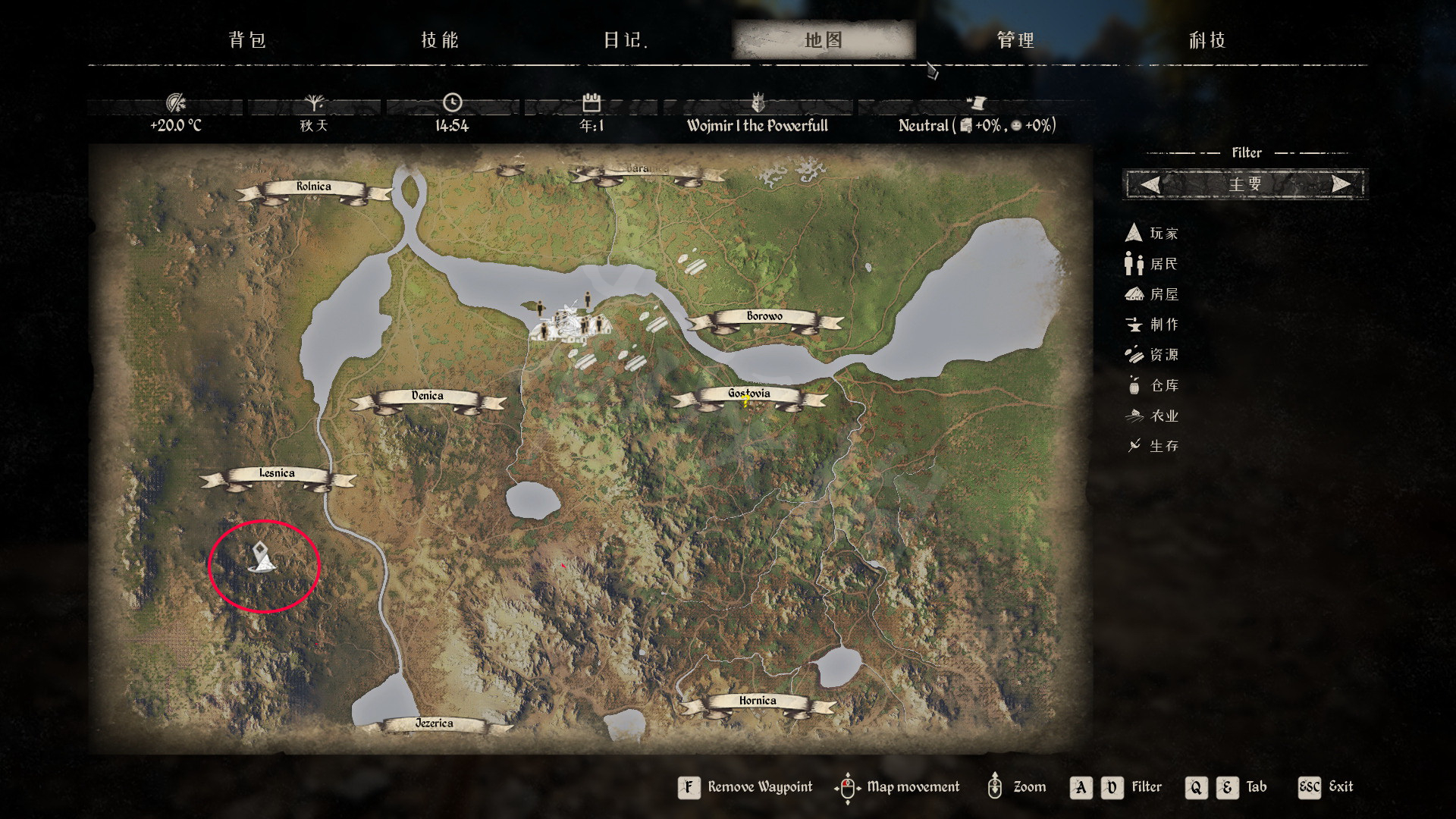Screen dimensions: 1456x819
Task: Toggle the 房屋 houses legend entry
Action: [1152, 294]
